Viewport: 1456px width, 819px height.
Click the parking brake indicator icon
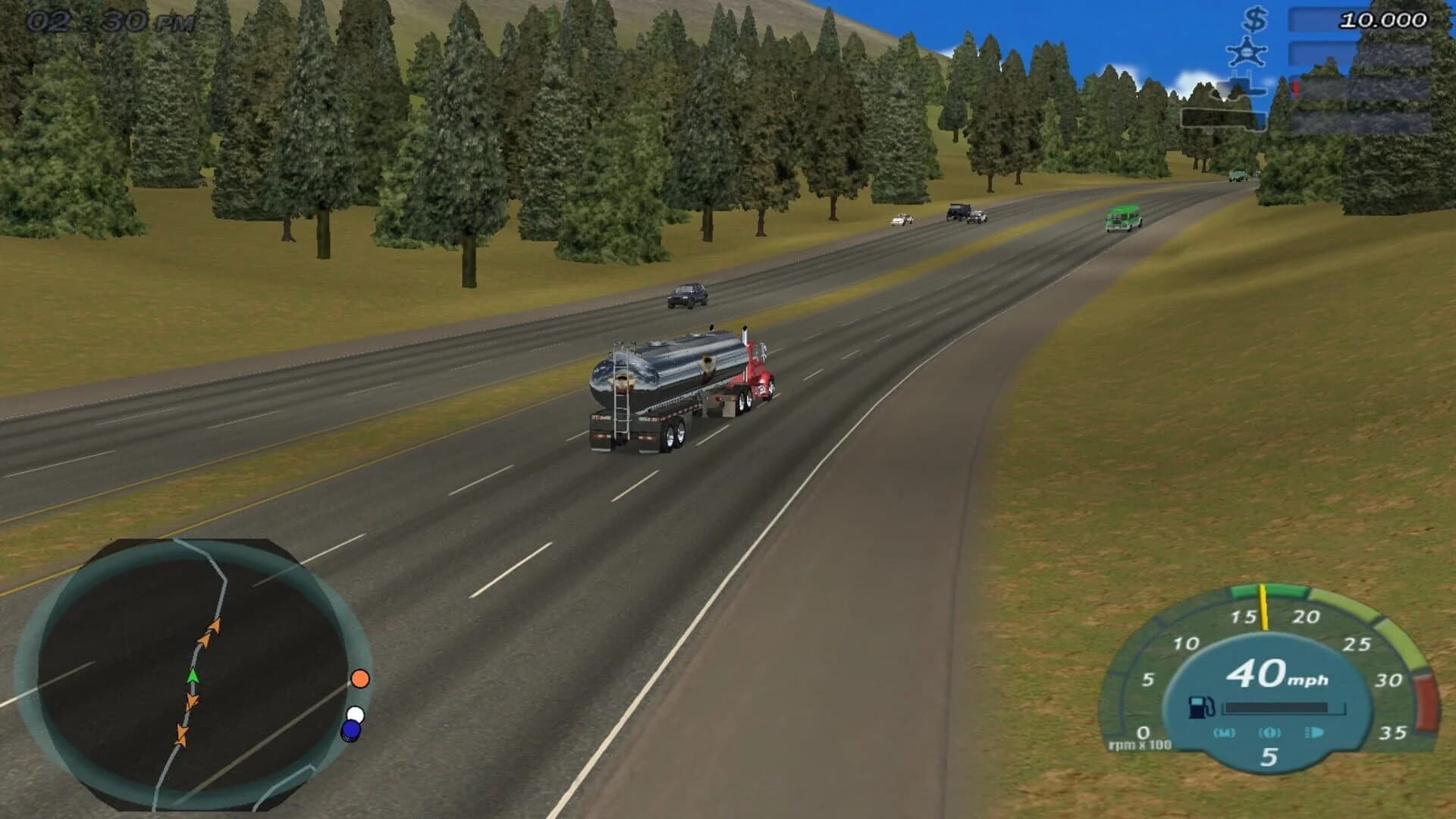click(x=1270, y=734)
